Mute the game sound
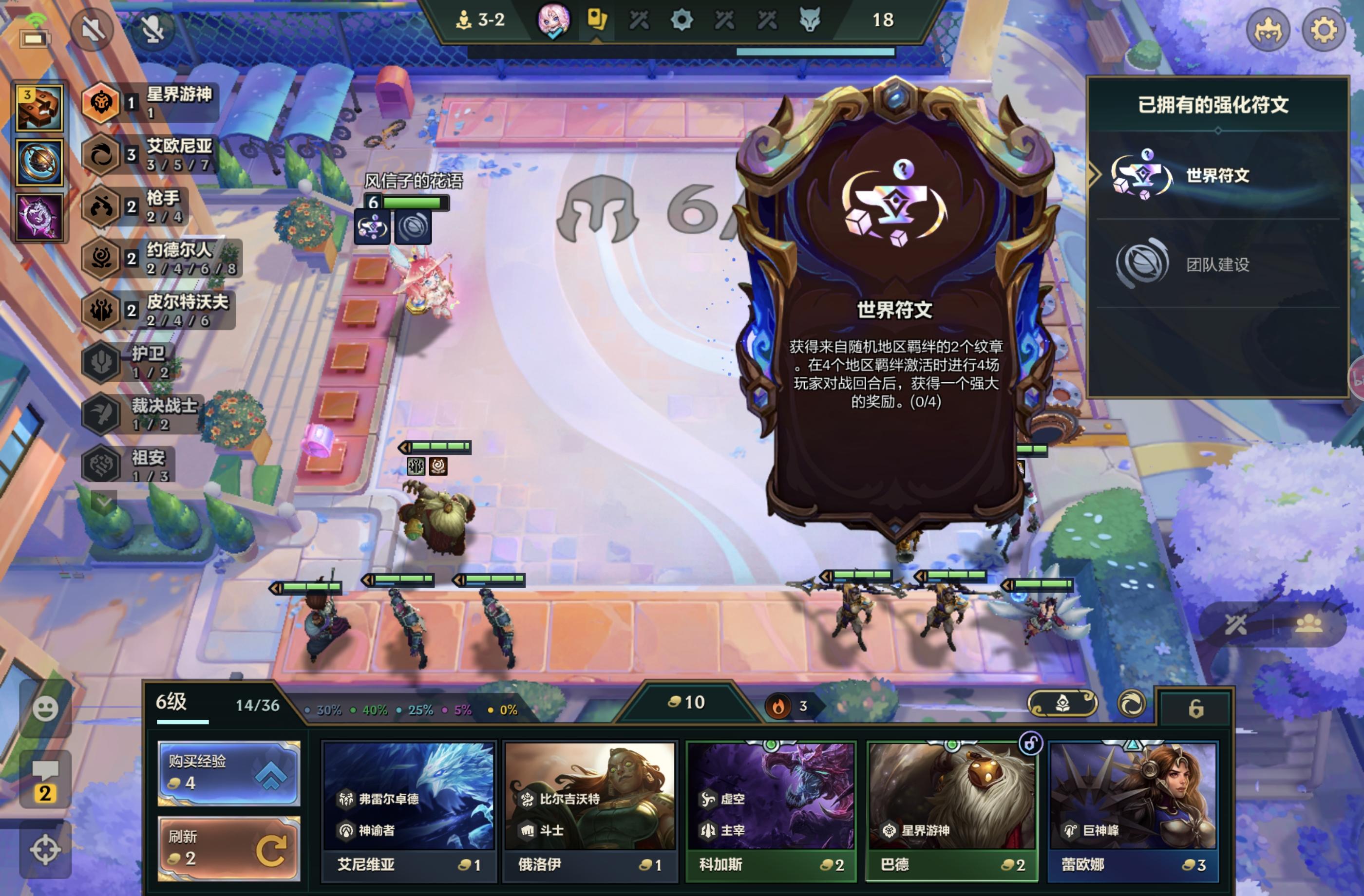Image resolution: width=1364 pixels, height=896 pixels. tap(93, 29)
